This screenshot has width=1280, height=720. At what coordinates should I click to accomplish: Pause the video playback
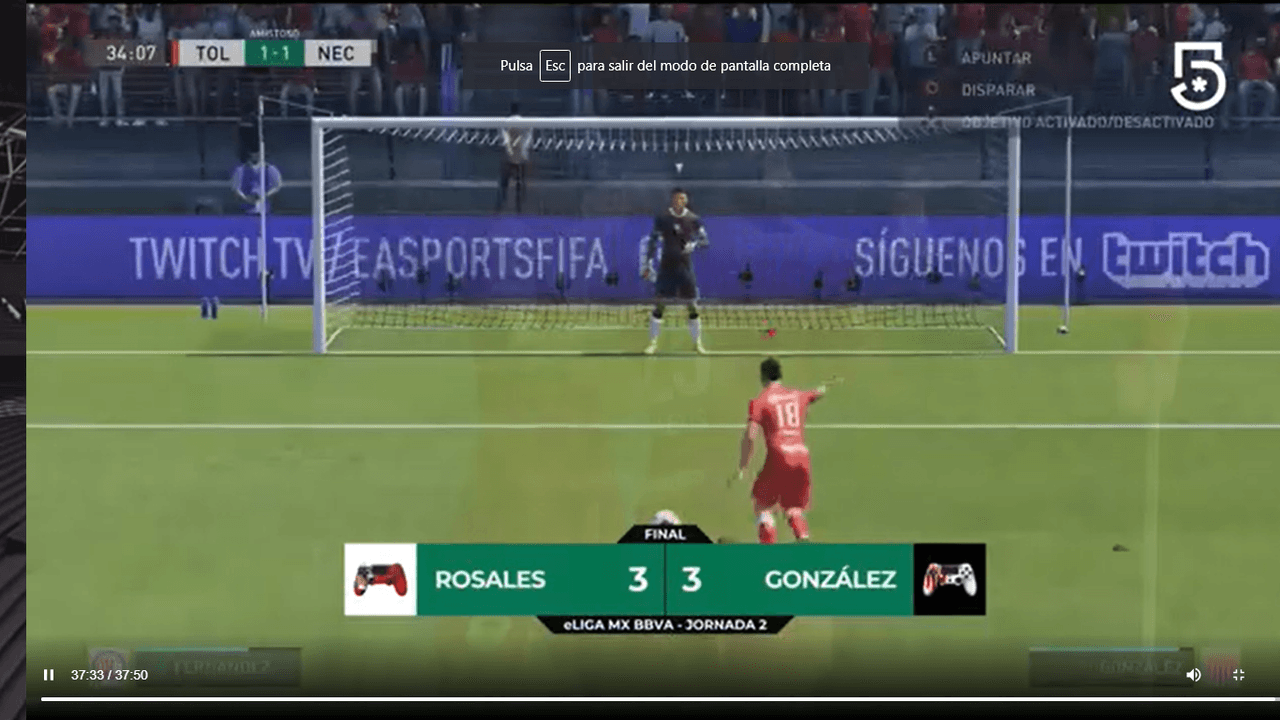click(x=48, y=675)
